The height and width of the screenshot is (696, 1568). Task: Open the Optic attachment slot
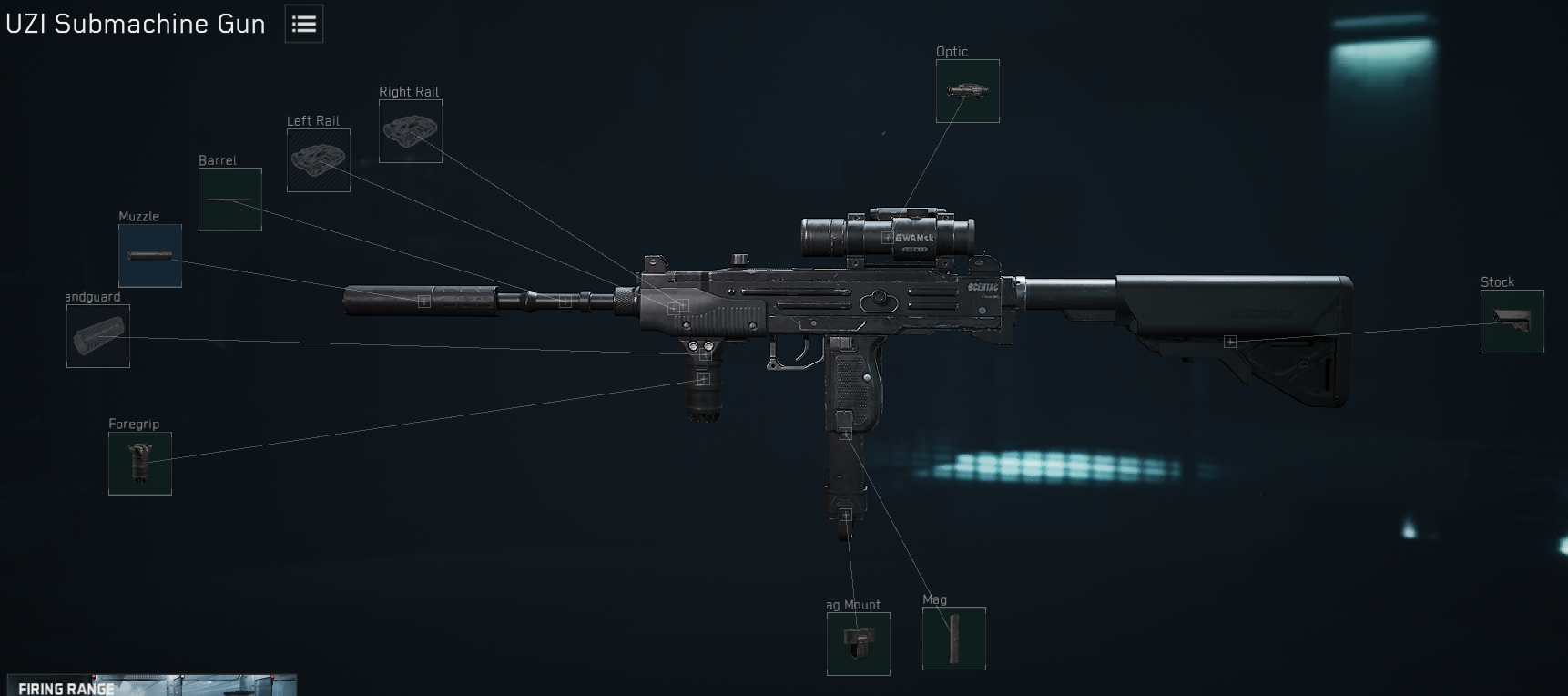click(967, 91)
